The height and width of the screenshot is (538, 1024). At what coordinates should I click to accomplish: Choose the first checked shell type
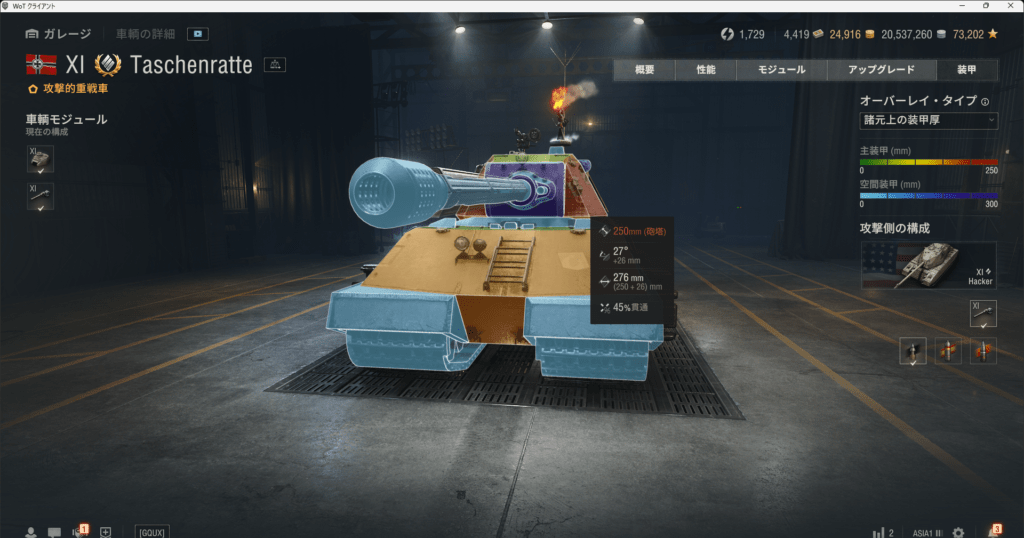point(913,351)
